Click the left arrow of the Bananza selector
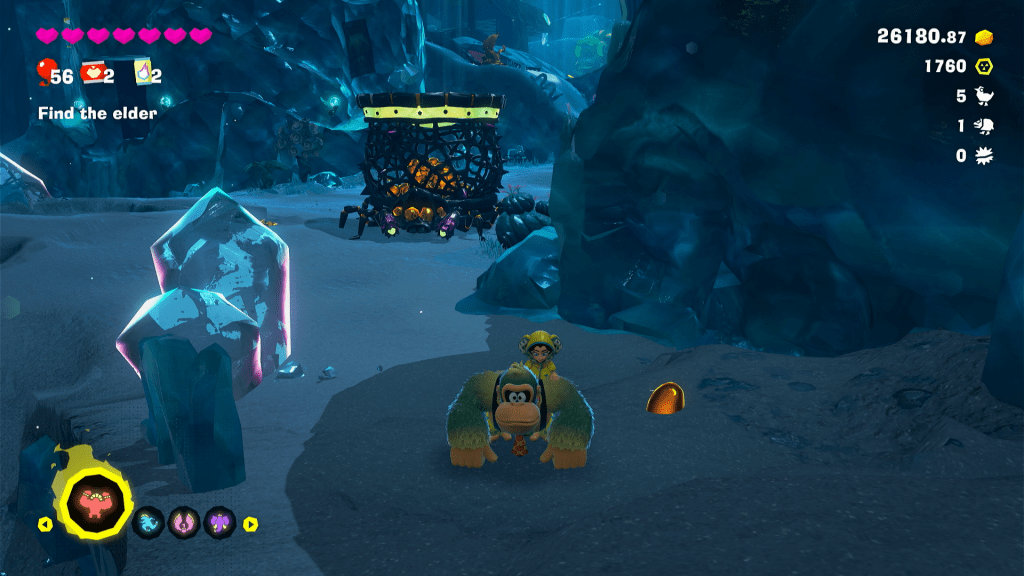The width and height of the screenshot is (1024, 576). tap(45, 523)
